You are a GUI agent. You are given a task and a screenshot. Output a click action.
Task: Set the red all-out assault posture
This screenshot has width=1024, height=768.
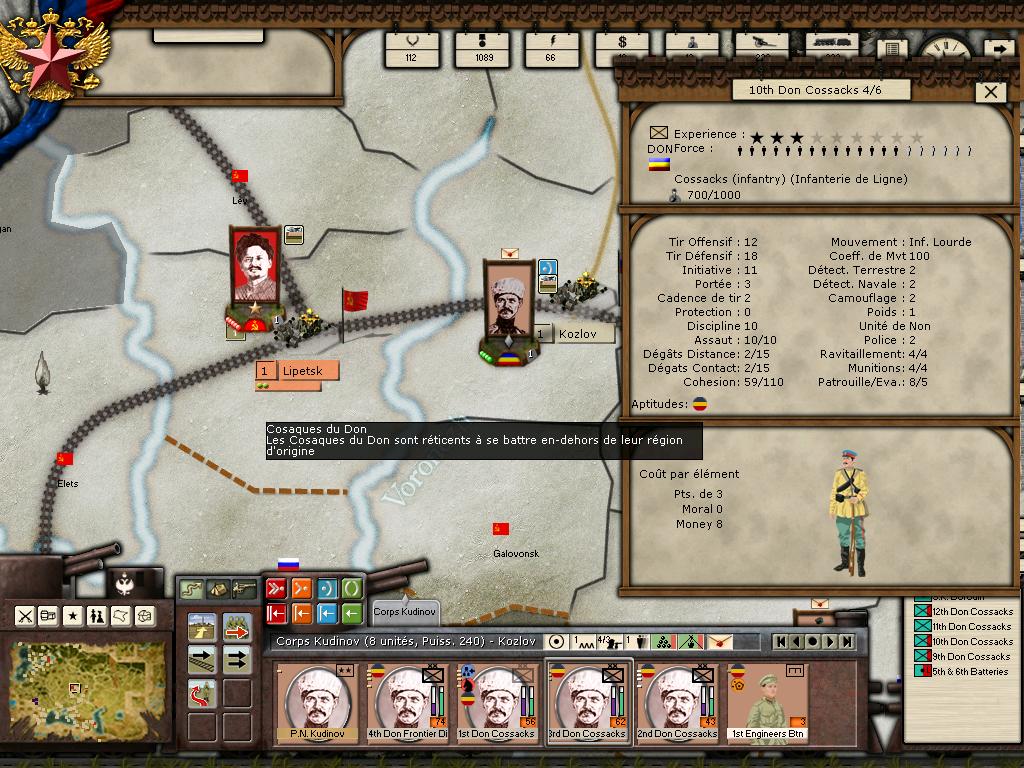(276, 588)
